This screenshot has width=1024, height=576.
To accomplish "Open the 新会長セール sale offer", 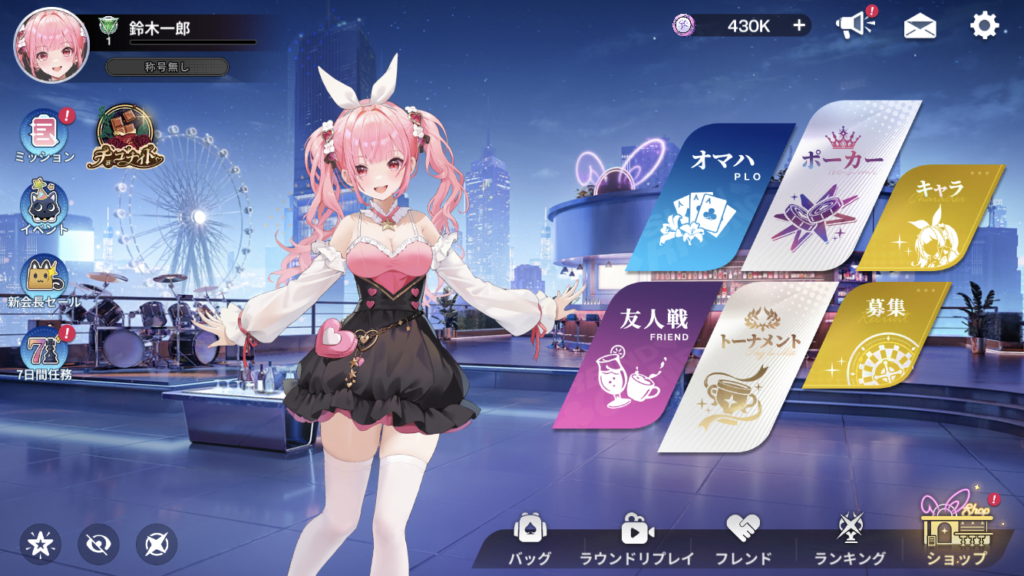I will (45, 280).
